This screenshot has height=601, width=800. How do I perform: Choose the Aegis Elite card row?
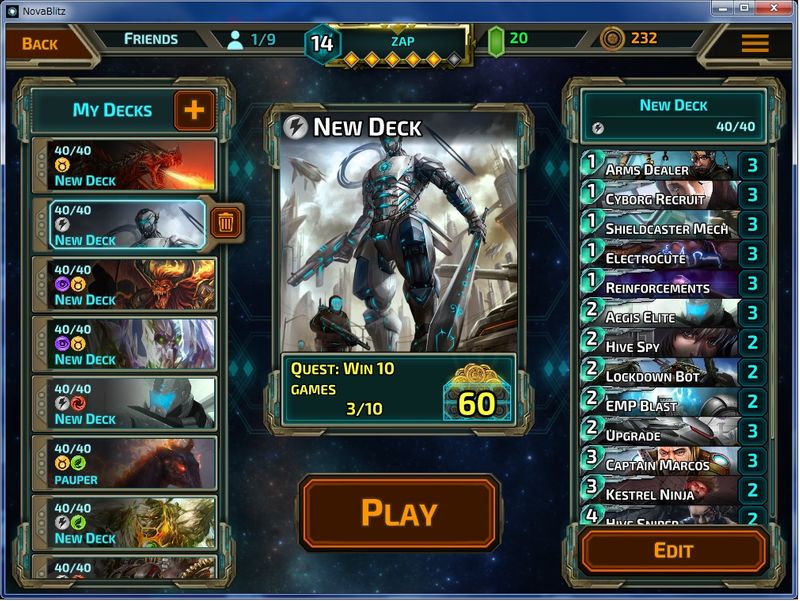pyautogui.click(x=660, y=314)
